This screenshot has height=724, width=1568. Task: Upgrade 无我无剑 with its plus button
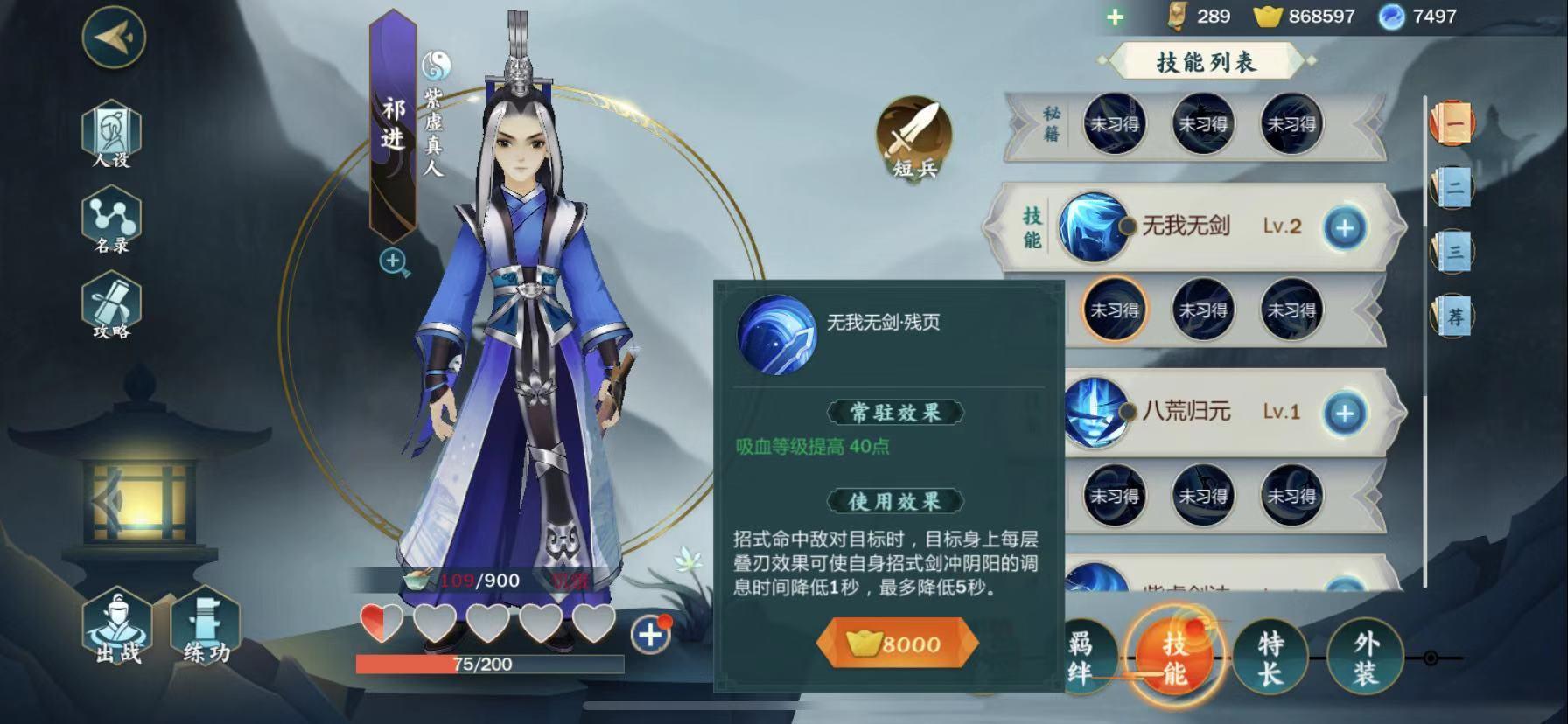tap(1345, 229)
